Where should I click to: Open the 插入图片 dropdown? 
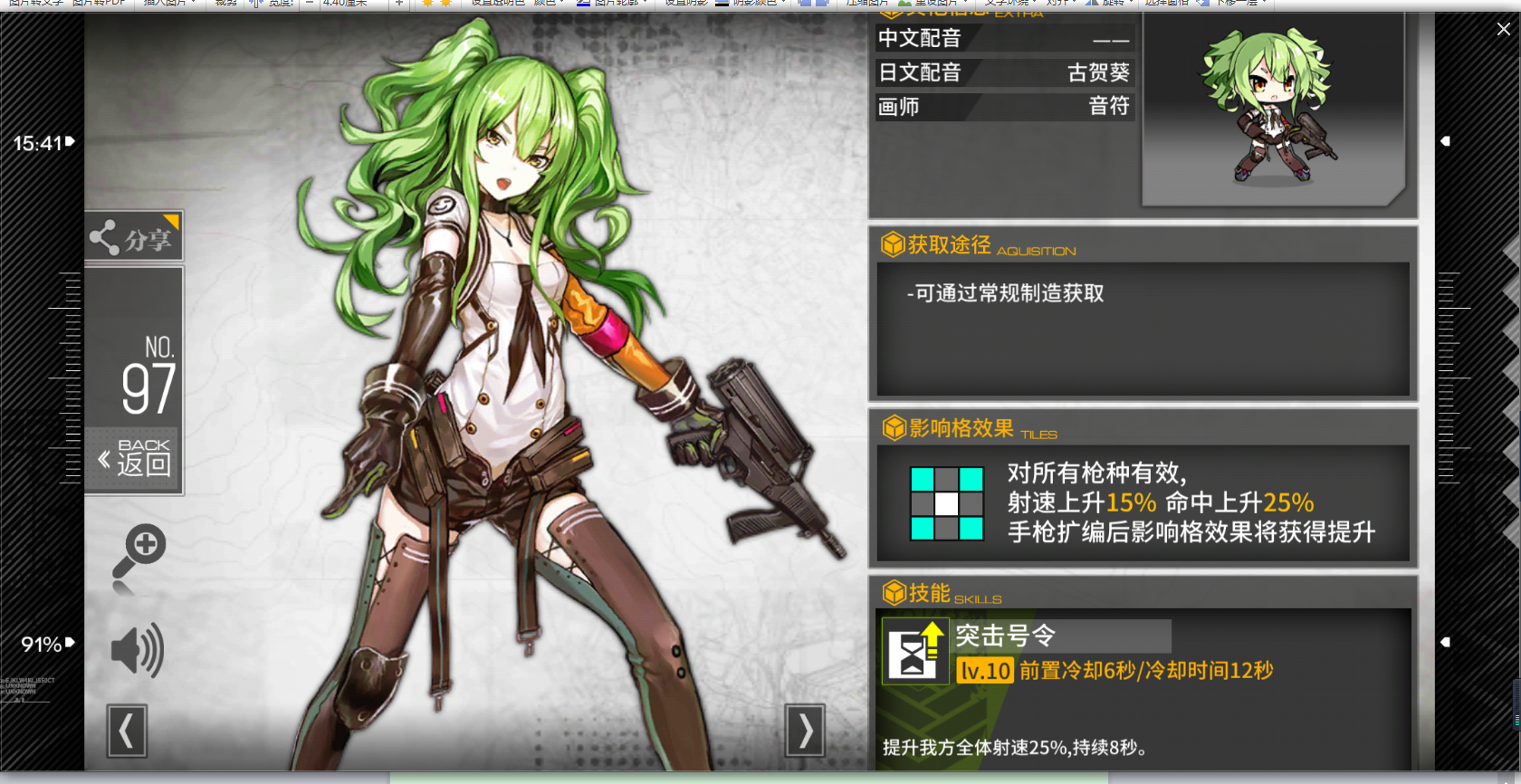163,5
